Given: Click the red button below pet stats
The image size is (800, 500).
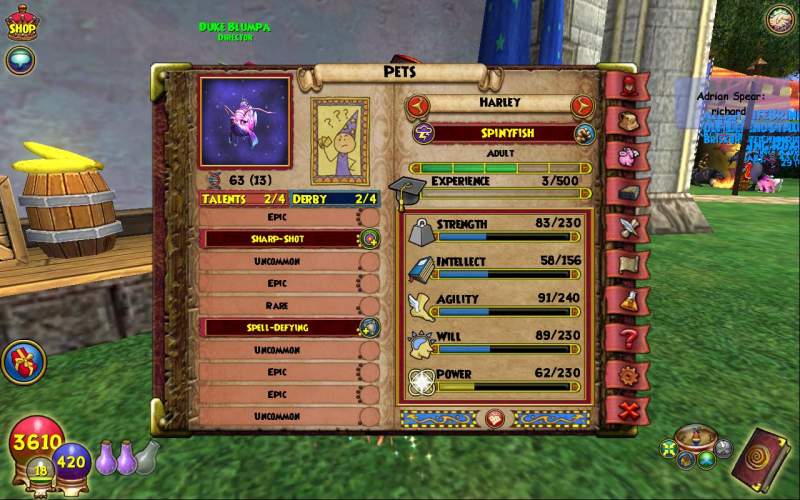Looking at the screenshot, I should (x=494, y=417).
